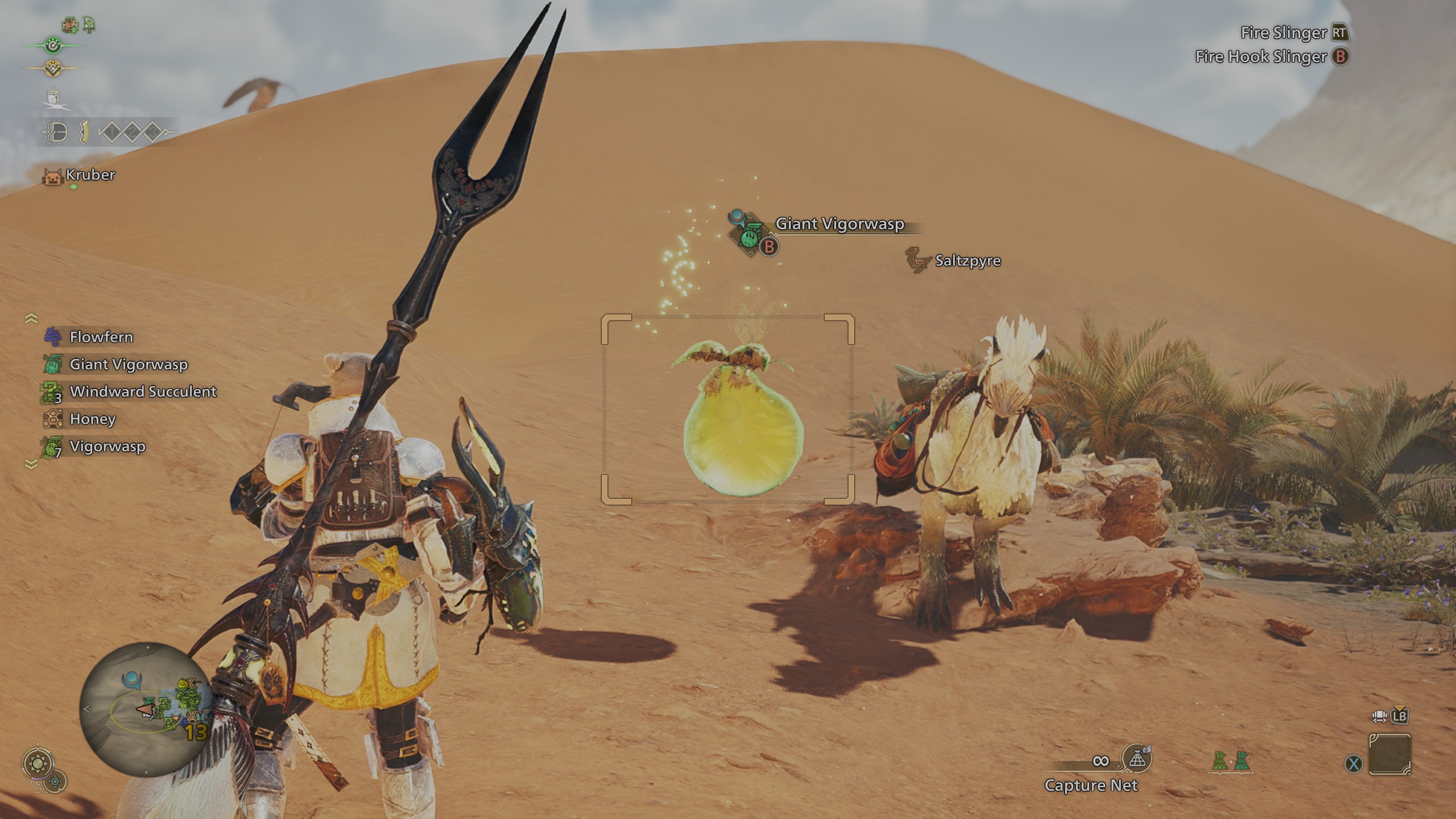Click the sun time-of-day icon below minimap
The width and height of the screenshot is (1456, 819).
(38, 763)
